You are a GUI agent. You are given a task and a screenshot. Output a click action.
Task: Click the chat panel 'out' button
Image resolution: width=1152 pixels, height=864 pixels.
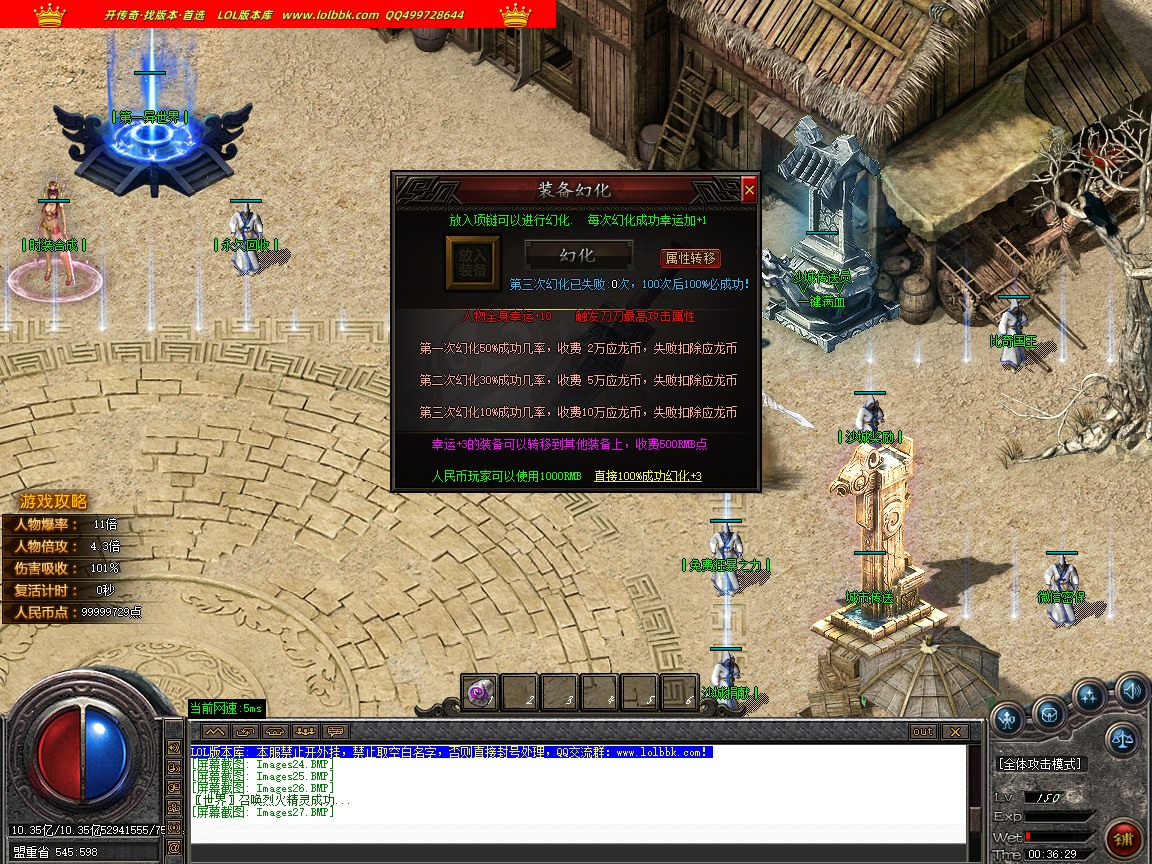(x=922, y=732)
